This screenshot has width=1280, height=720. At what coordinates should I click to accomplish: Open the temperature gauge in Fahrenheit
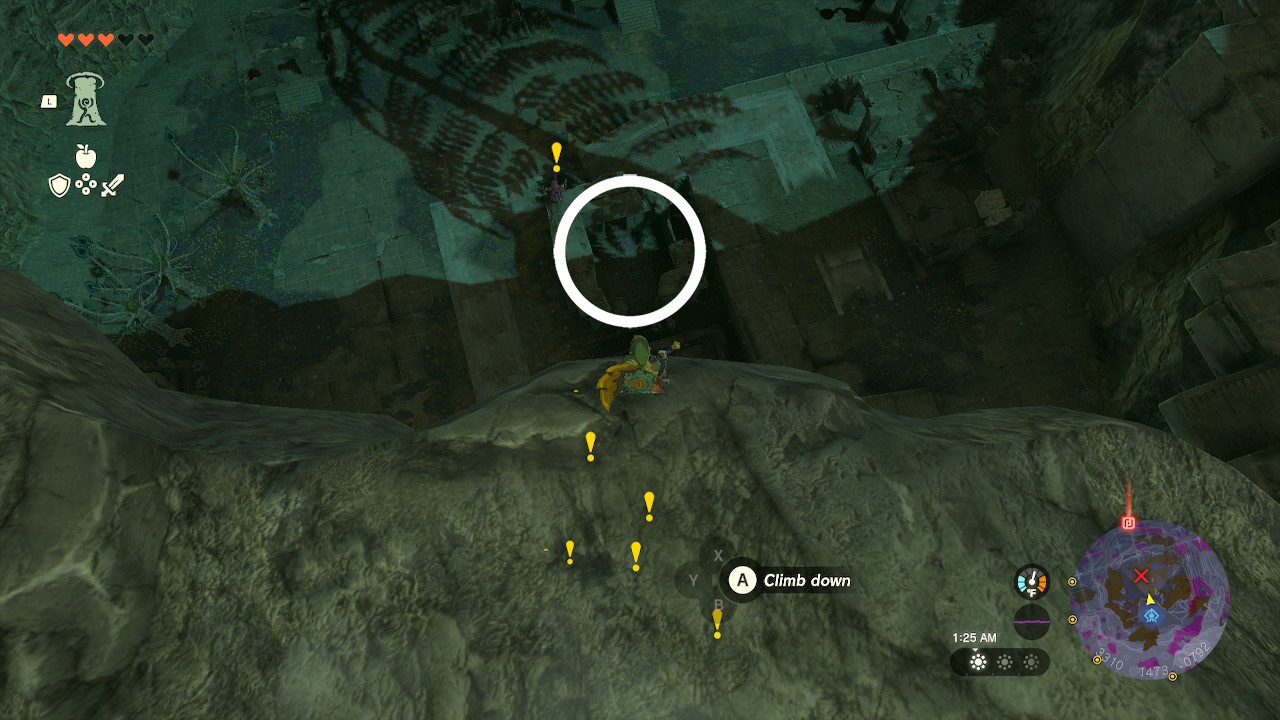coord(1031,579)
